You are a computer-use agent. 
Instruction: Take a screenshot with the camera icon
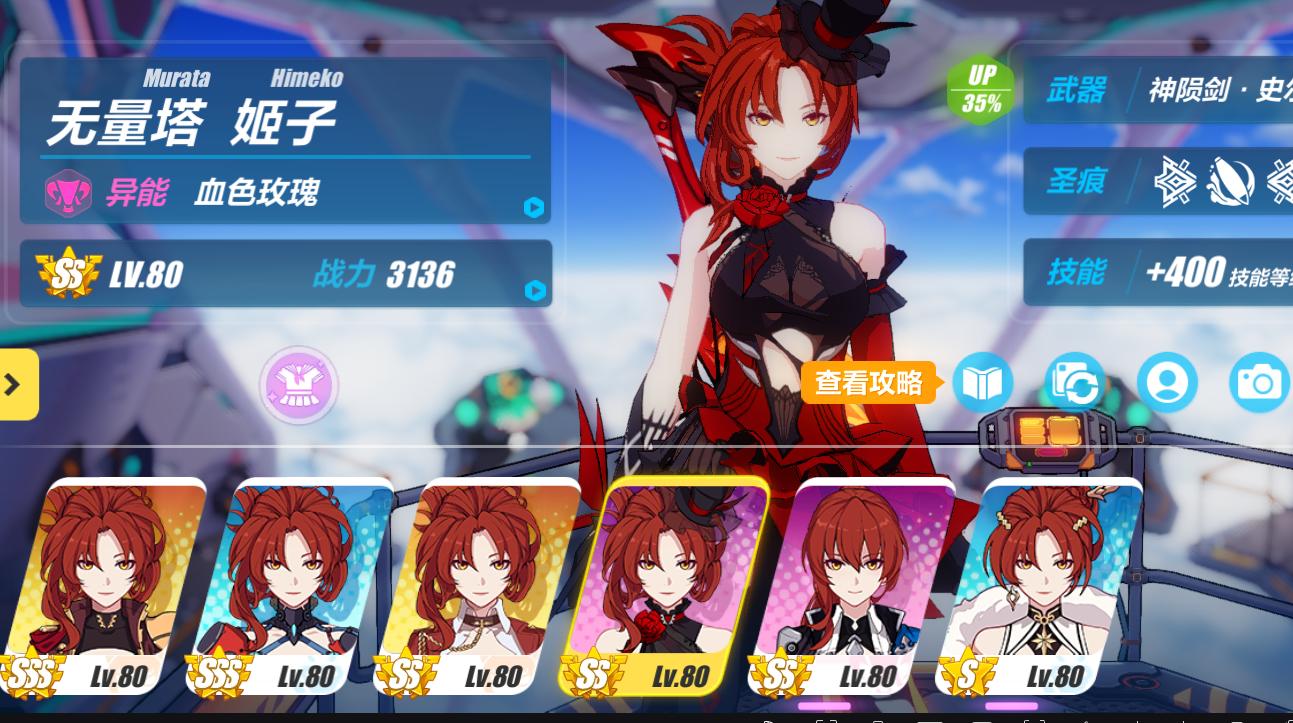coord(1259,383)
